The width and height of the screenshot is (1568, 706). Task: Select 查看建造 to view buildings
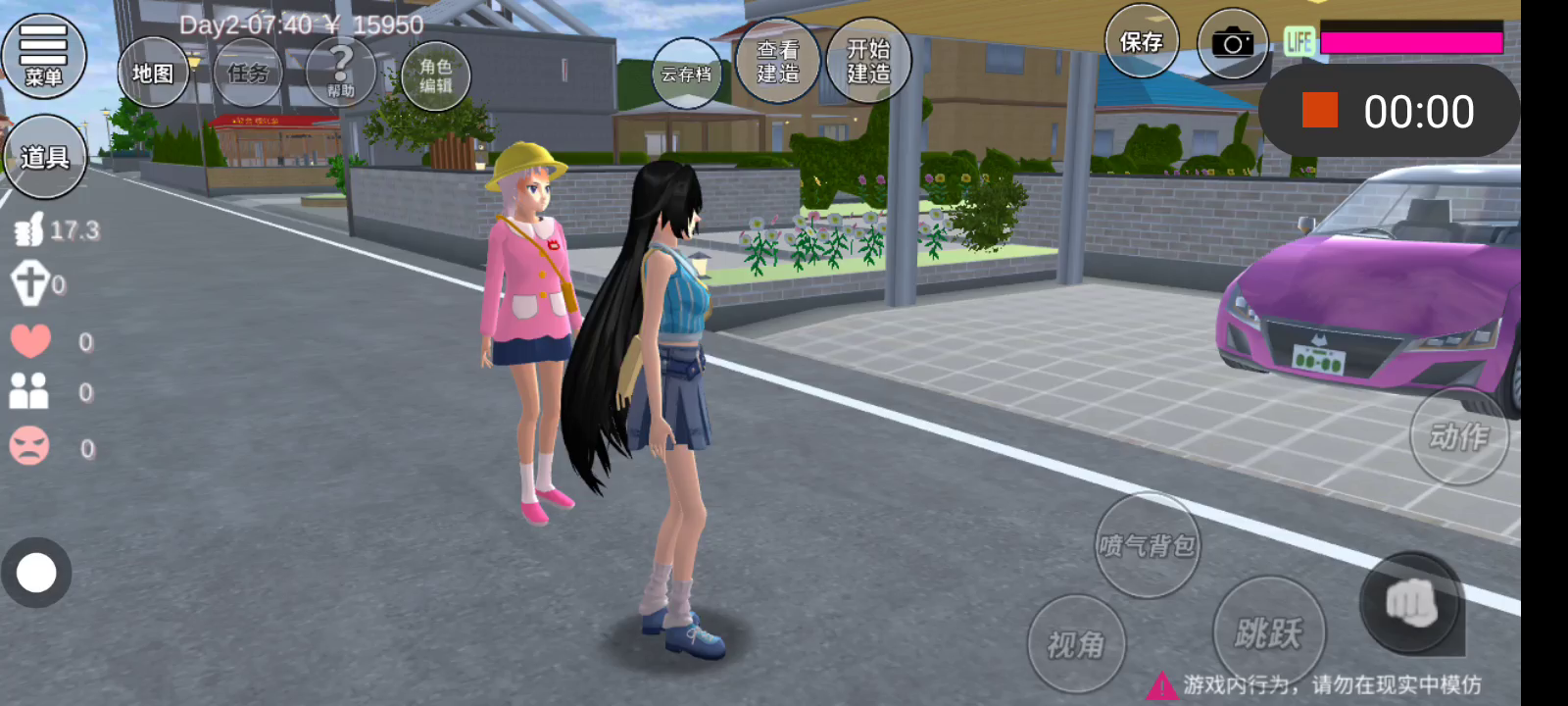[x=777, y=61]
